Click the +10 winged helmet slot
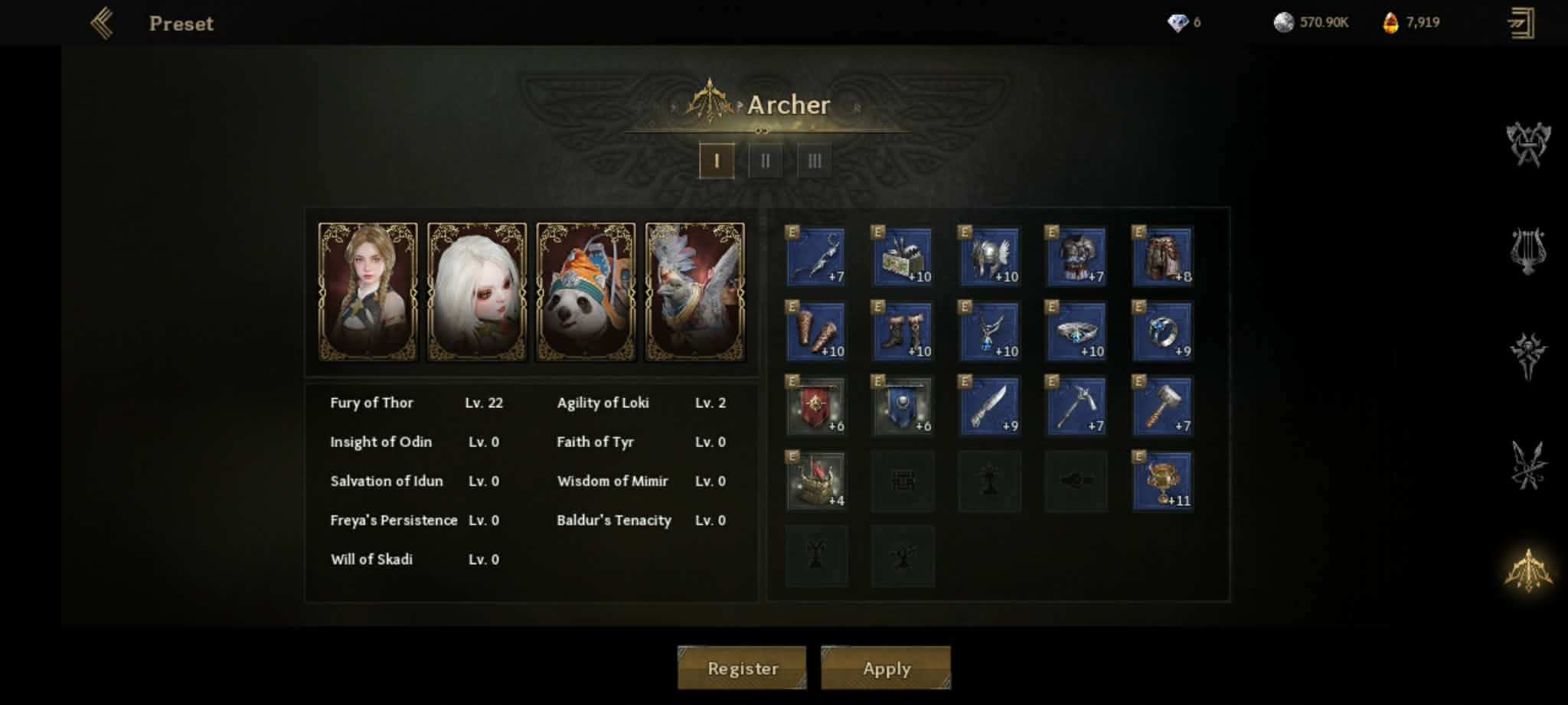Screen dimensions: 1568x705 click(x=989, y=256)
